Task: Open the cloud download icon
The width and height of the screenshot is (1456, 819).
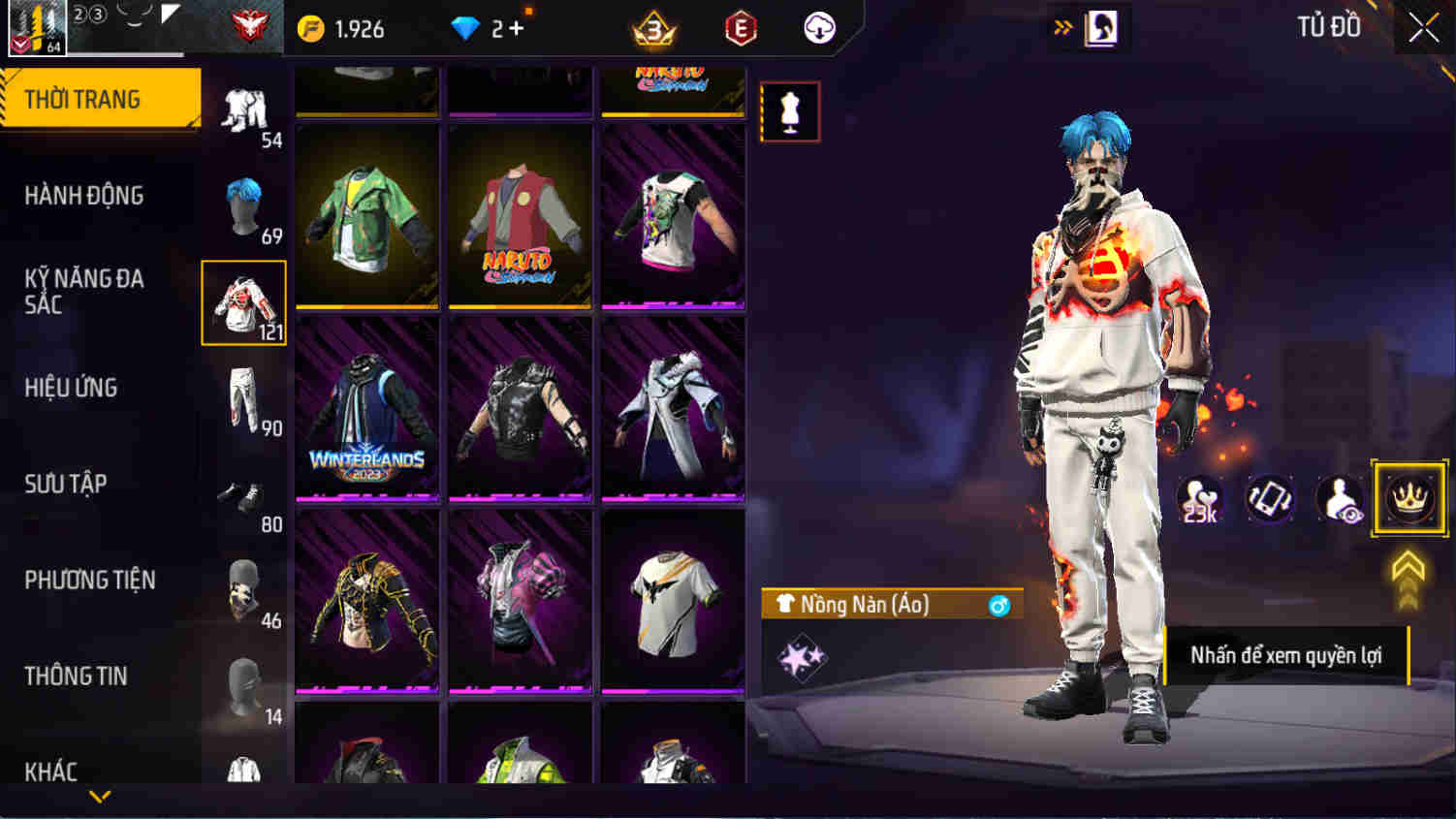Action: (815, 28)
